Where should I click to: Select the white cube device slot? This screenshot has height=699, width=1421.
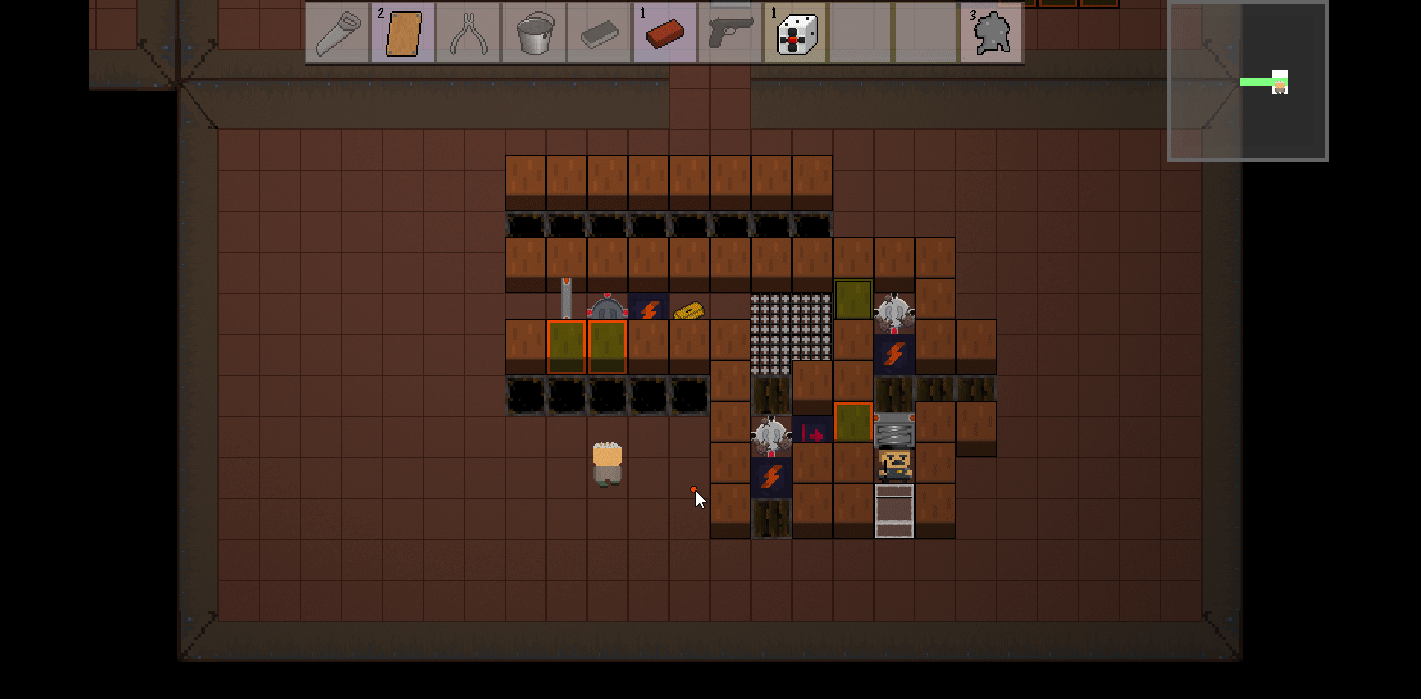pyautogui.click(x=795, y=34)
